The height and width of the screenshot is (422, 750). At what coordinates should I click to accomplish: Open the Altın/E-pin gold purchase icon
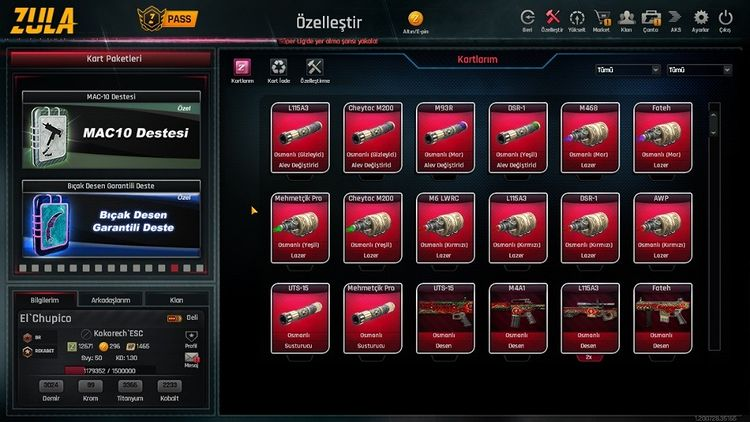click(x=416, y=21)
